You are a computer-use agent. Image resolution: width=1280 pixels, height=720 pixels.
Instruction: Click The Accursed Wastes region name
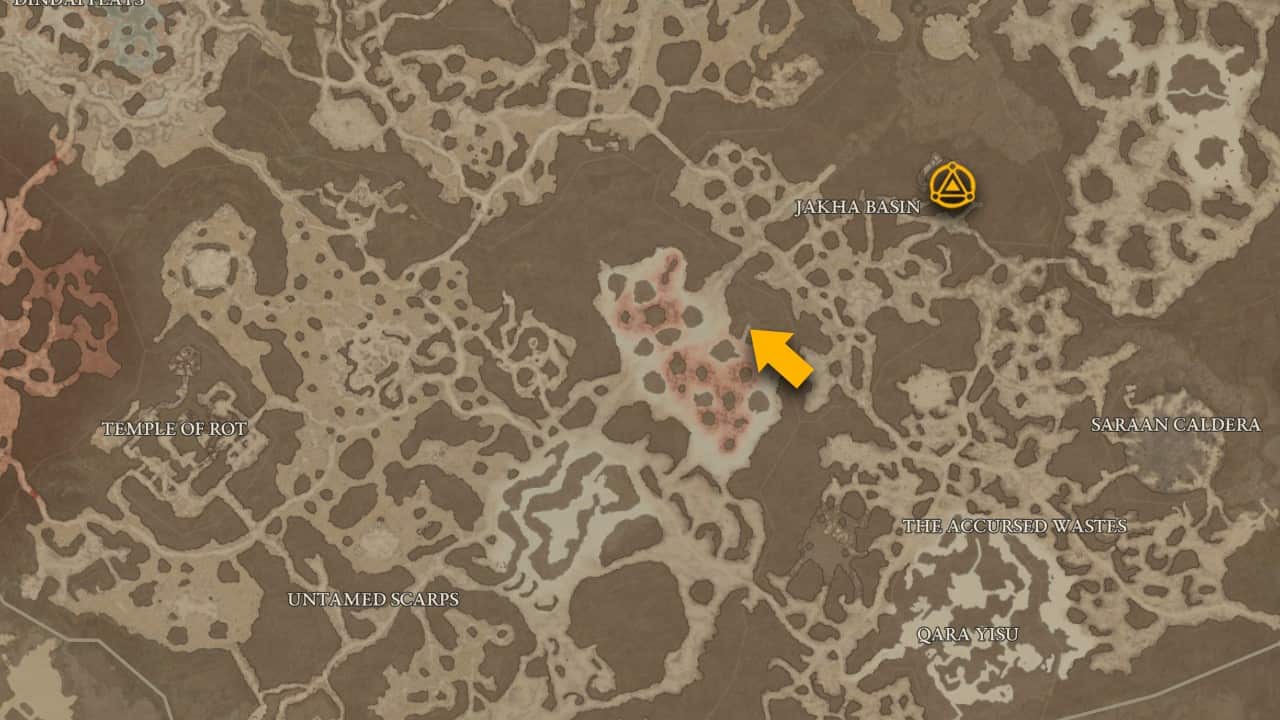tap(1016, 524)
